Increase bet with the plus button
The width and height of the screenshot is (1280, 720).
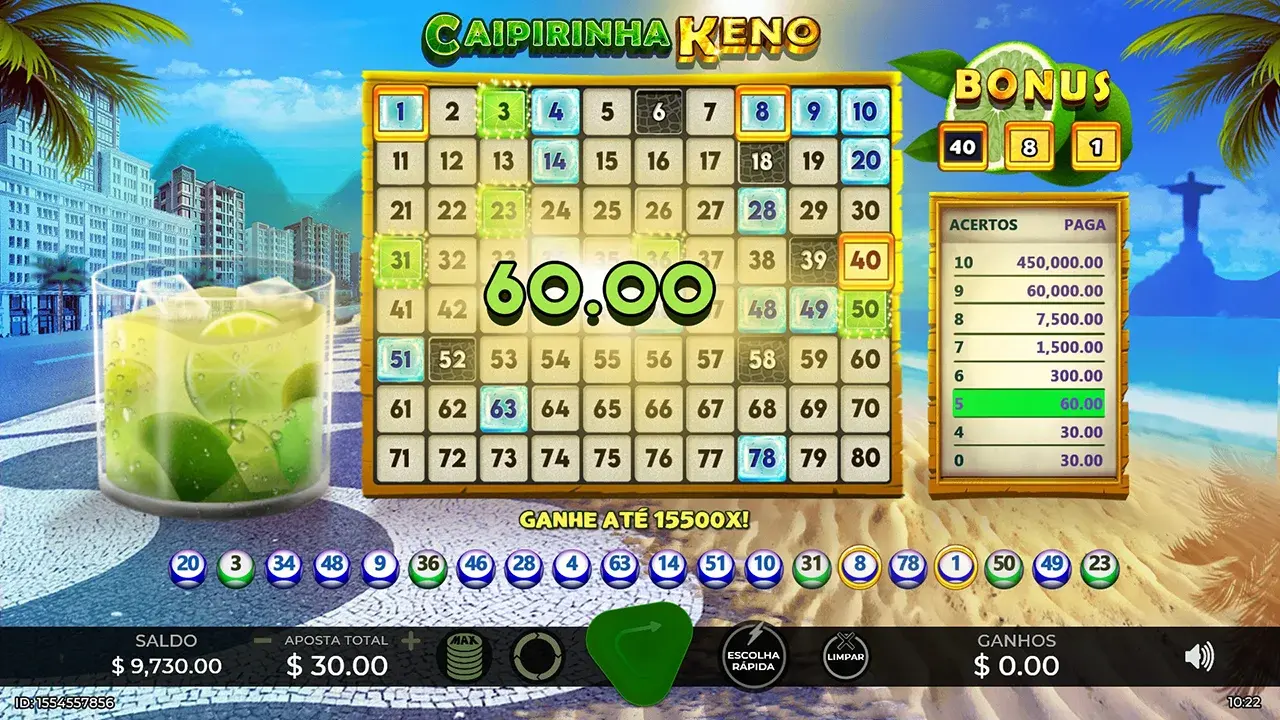click(x=413, y=638)
